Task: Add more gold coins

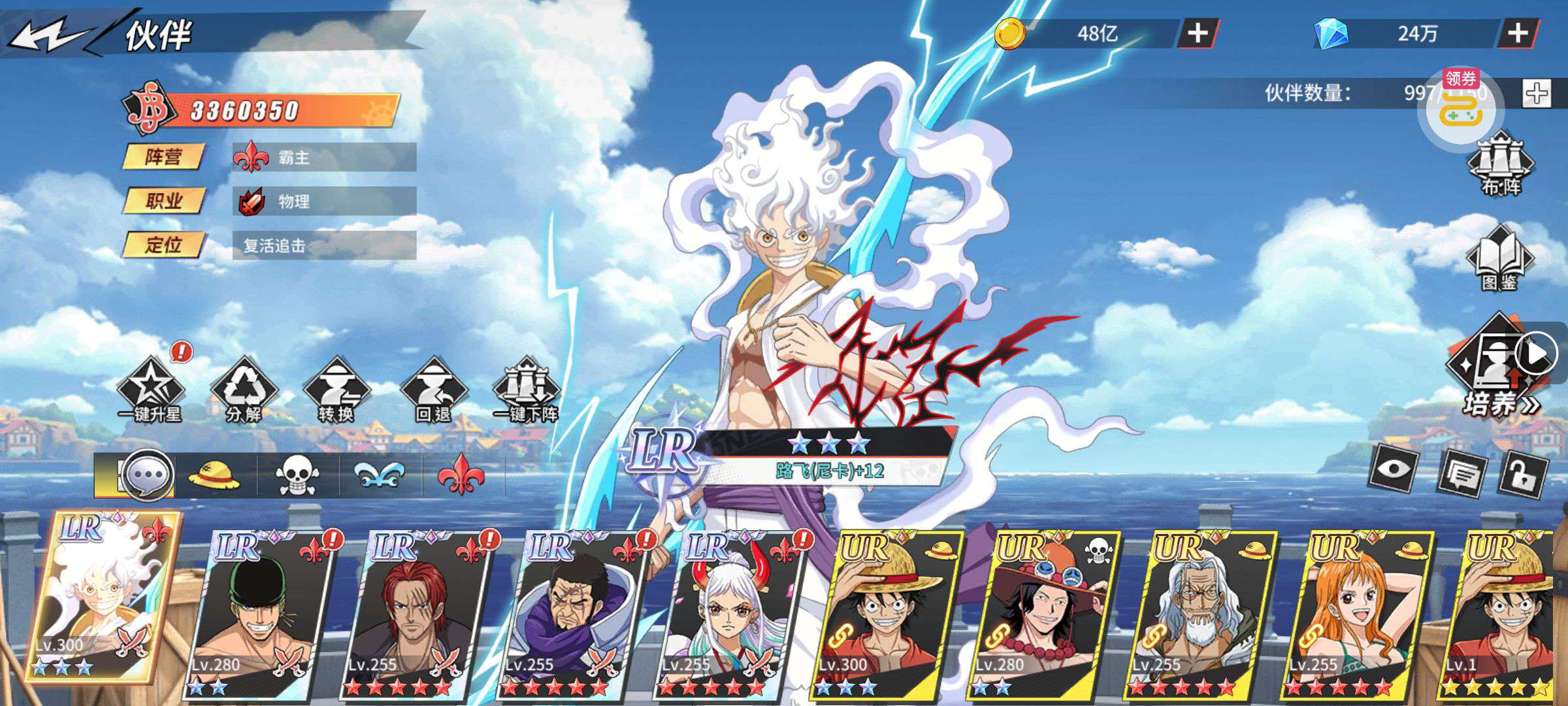Action: coord(1197,33)
